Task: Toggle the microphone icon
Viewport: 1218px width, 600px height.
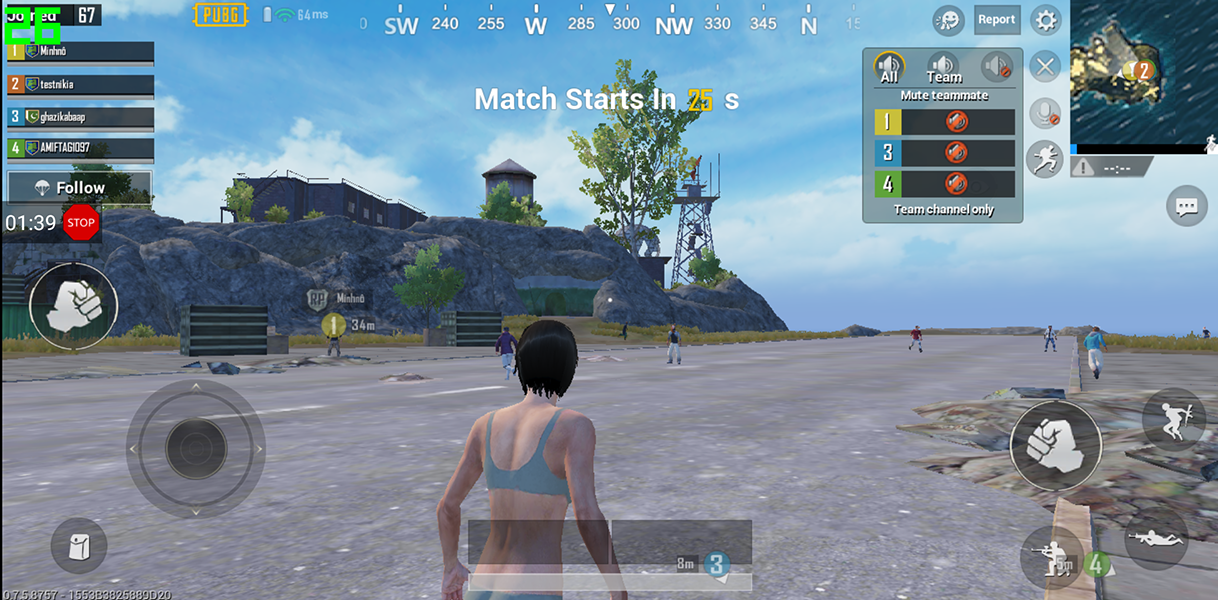Action: pyautogui.click(x=1045, y=112)
